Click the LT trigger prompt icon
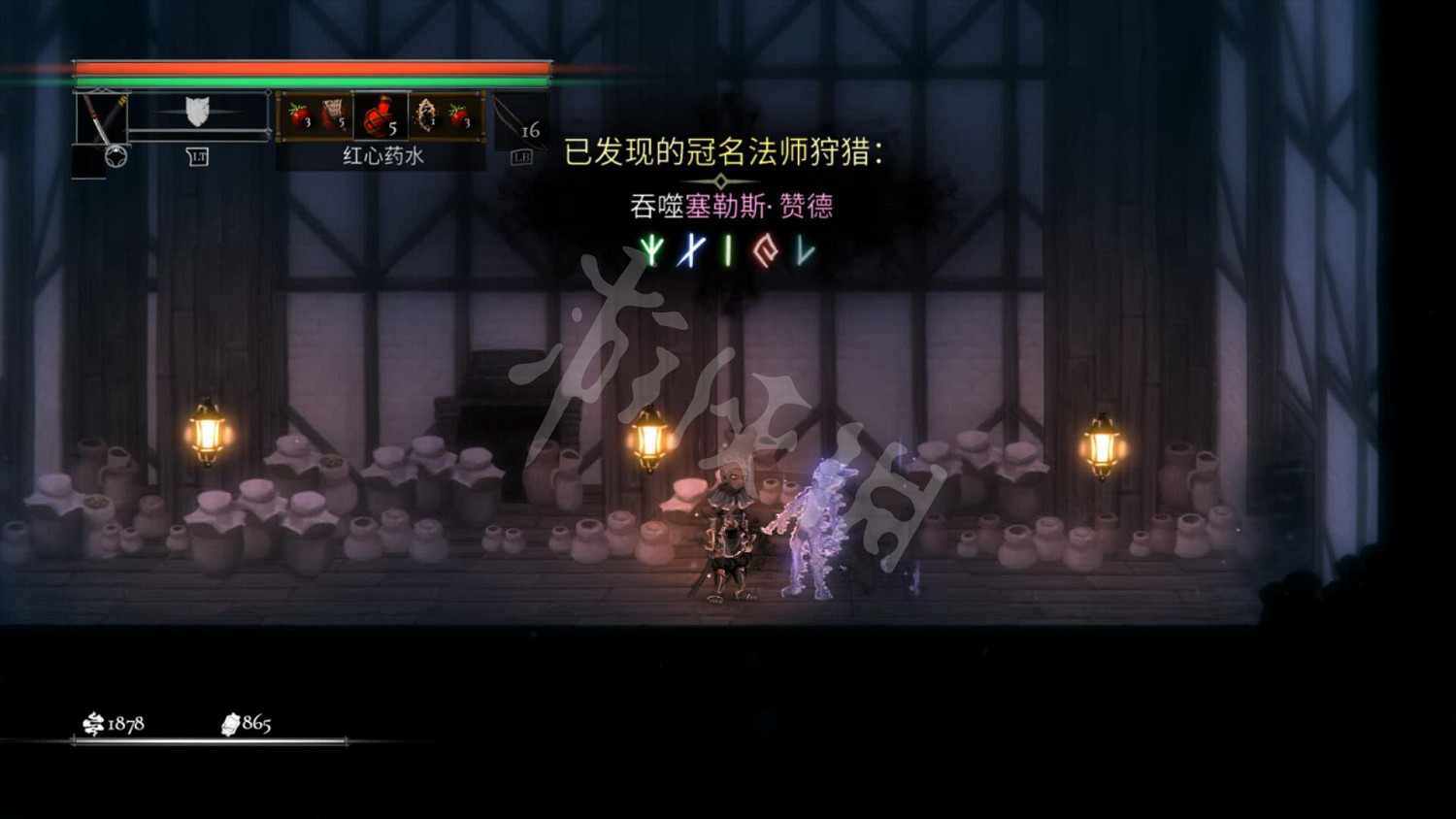 (199, 155)
